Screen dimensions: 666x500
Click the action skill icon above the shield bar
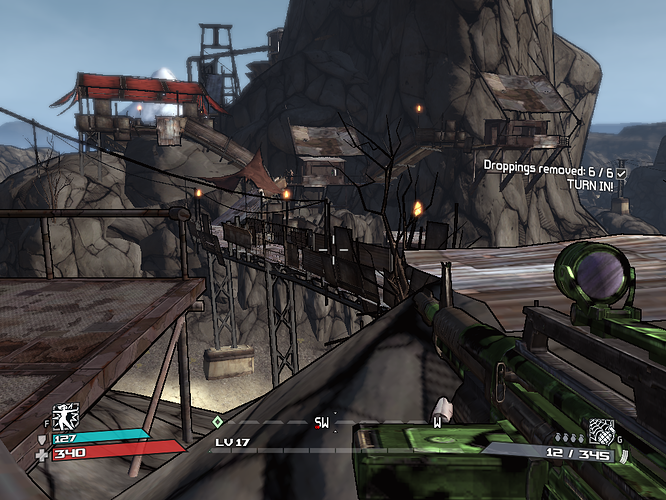tap(66, 417)
